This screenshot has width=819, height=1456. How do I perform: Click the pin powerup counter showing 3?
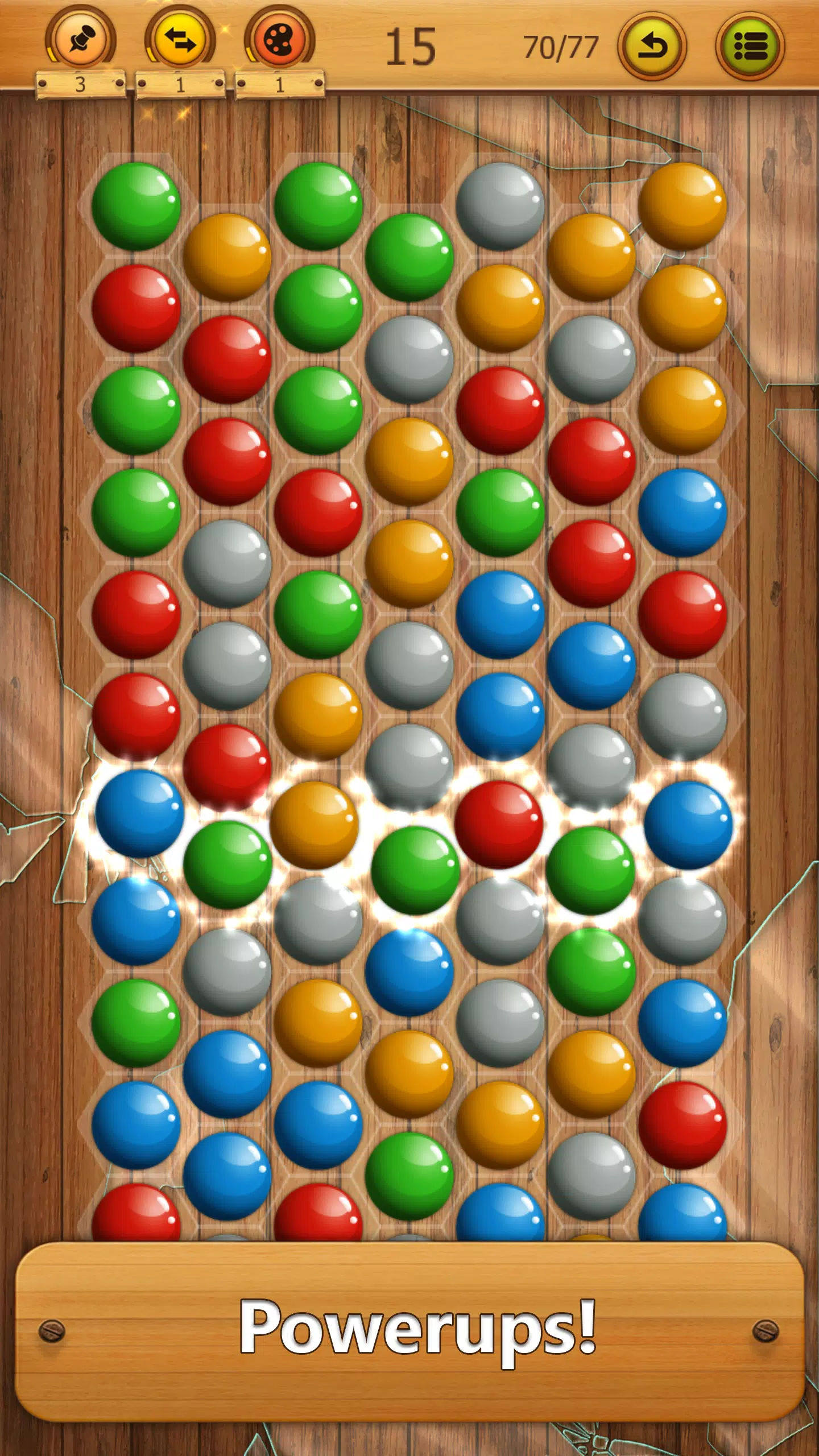(80, 84)
